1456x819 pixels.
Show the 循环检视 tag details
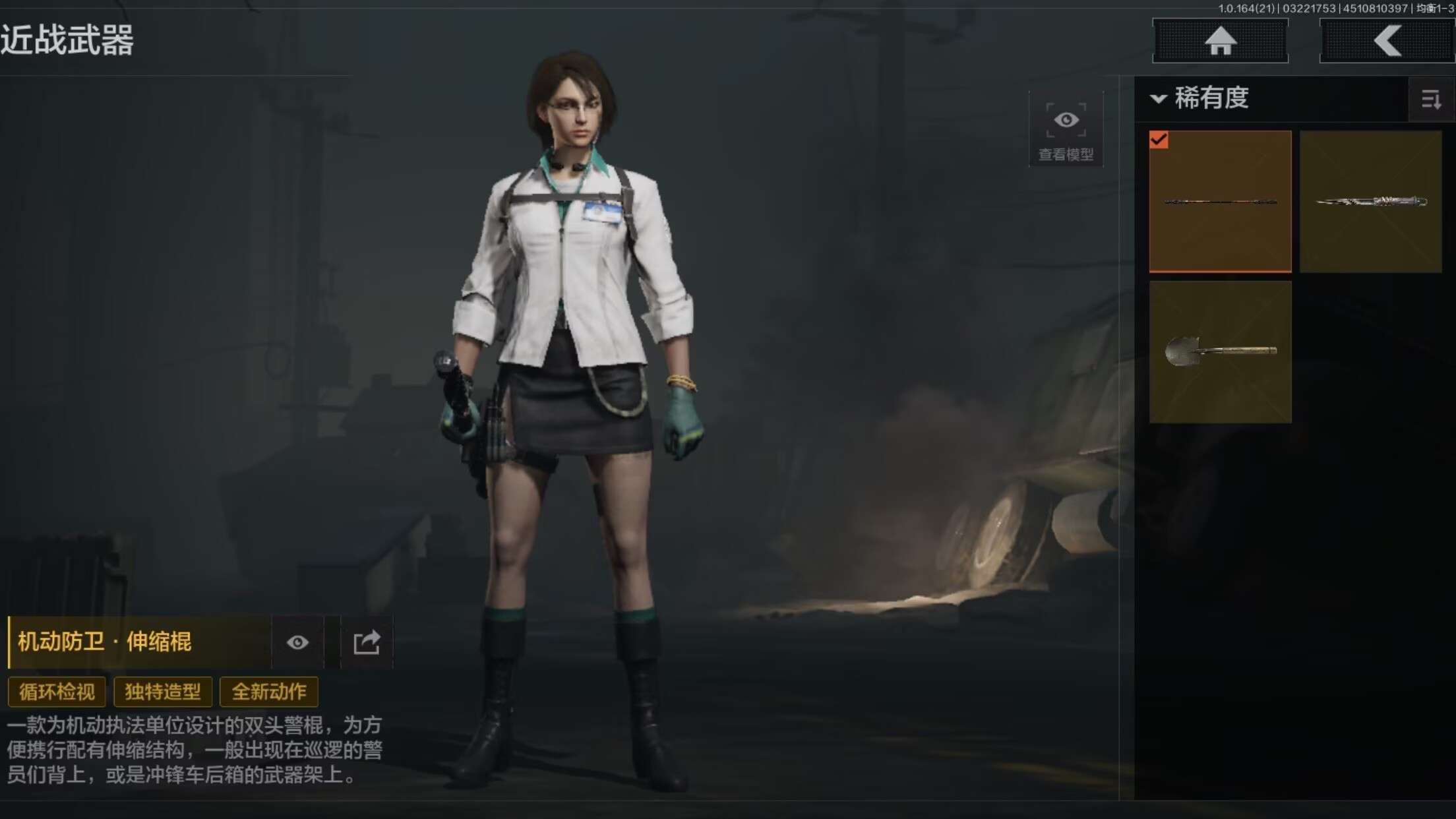pos(57,692)
